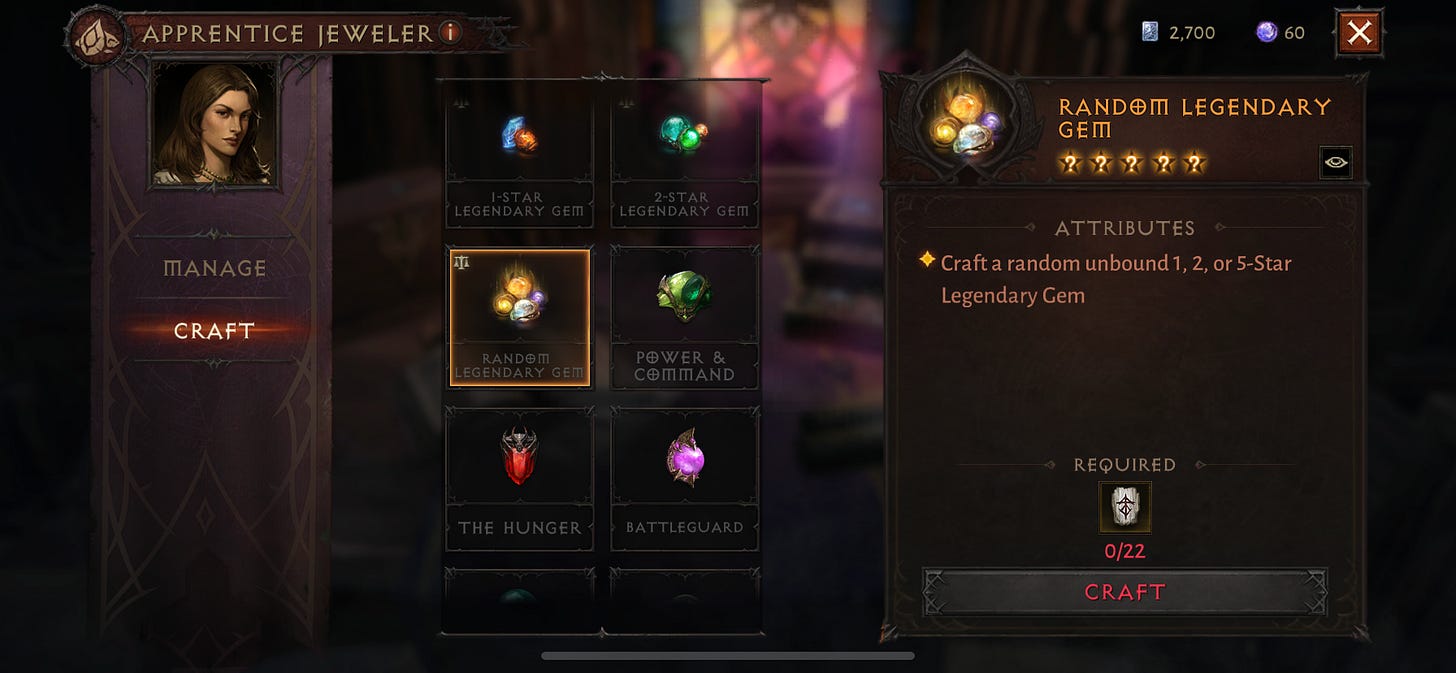Close the Apprentice Jeweler window

coord(1359,33)
